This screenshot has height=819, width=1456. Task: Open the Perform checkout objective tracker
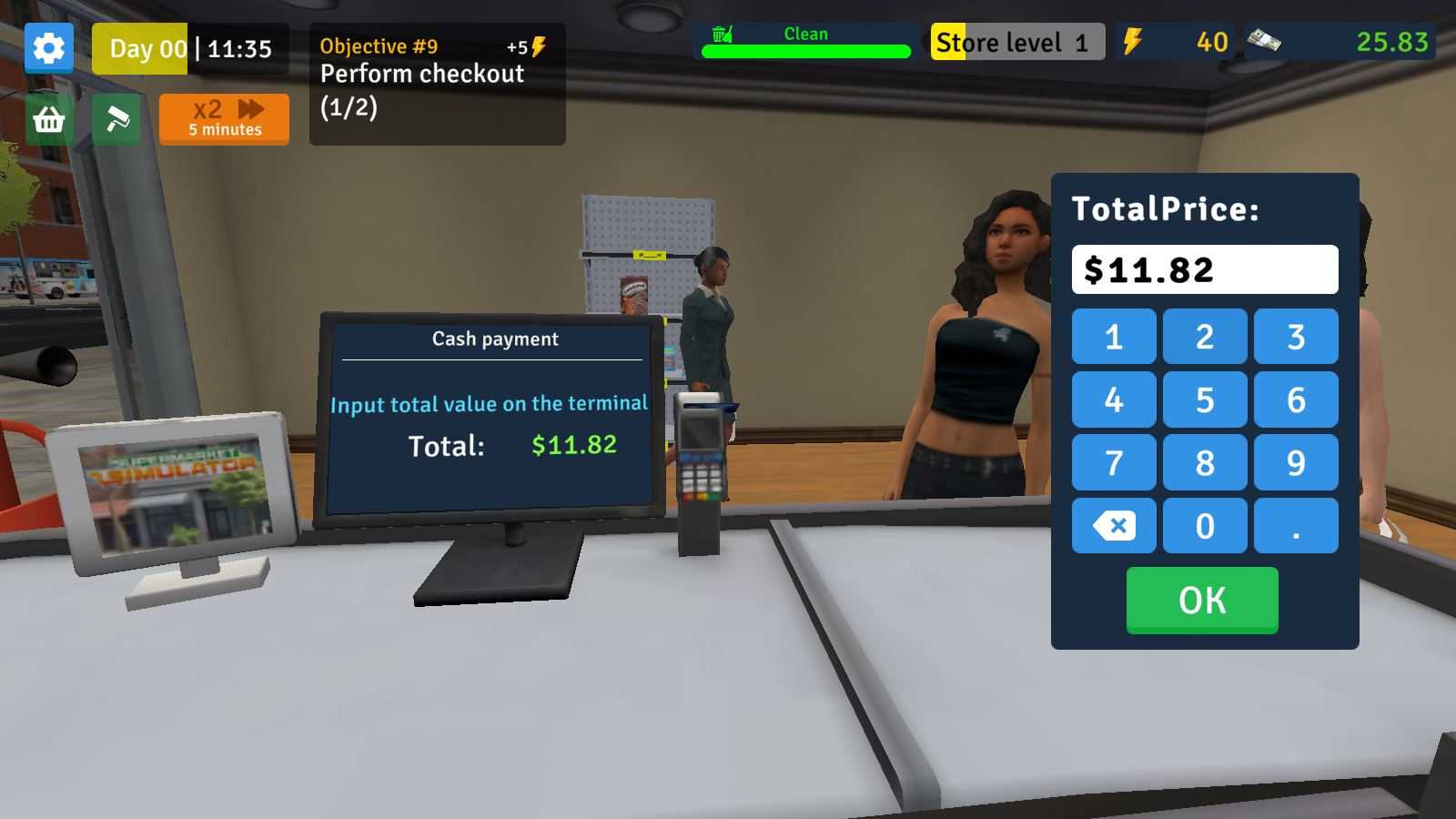point(437,84)
